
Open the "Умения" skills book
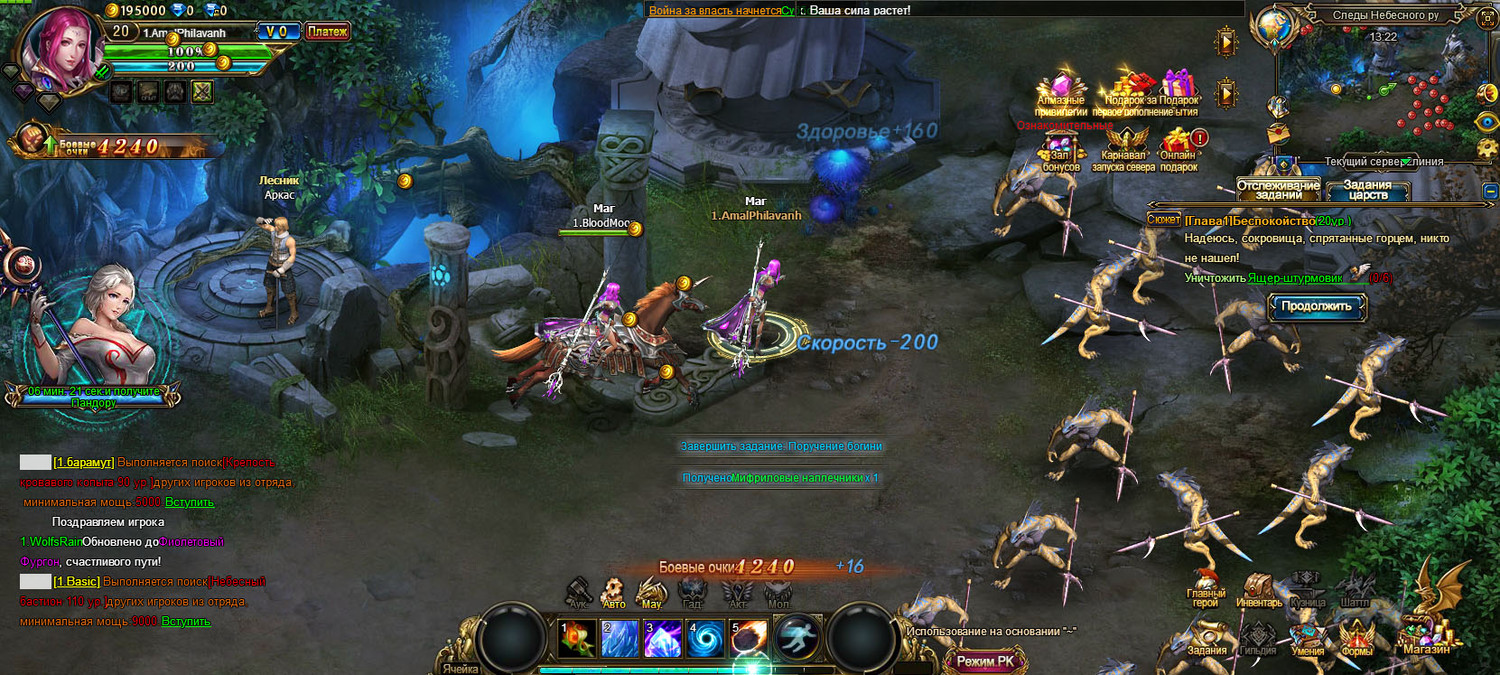(1307, 637)
